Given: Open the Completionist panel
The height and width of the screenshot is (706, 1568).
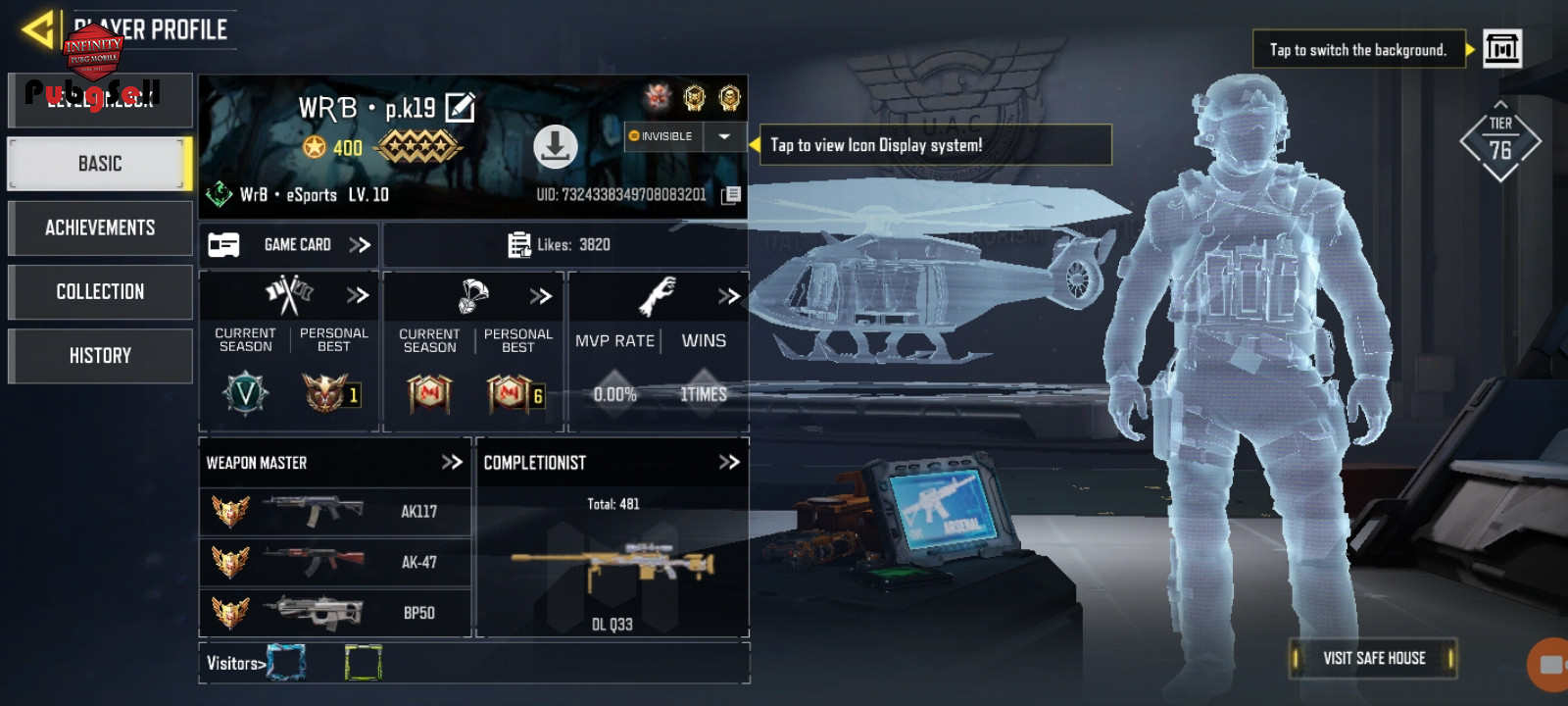Looking at the screenshot, I should click(x=728, y=462).
